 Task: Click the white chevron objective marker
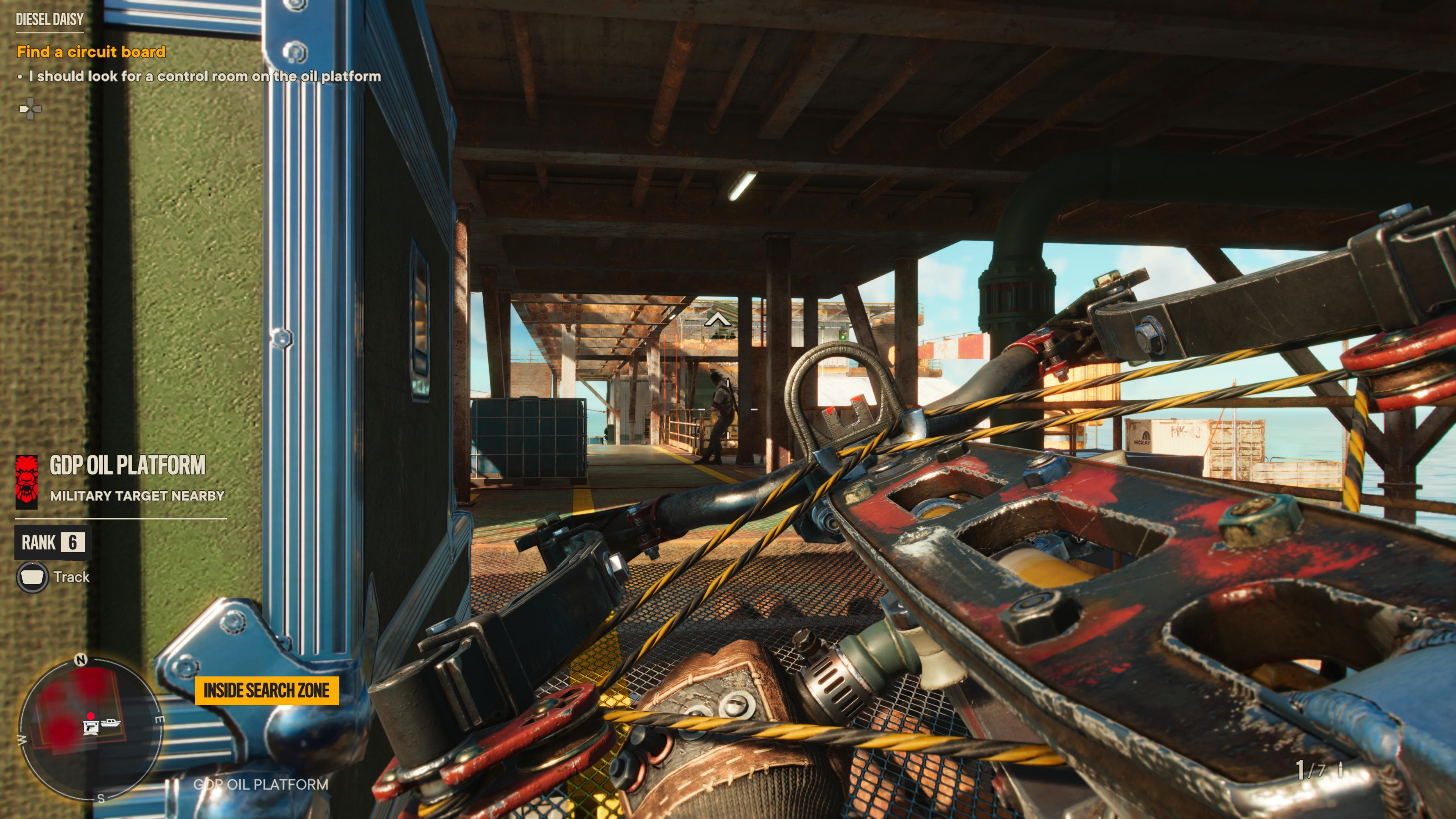[x=717, y=320]
